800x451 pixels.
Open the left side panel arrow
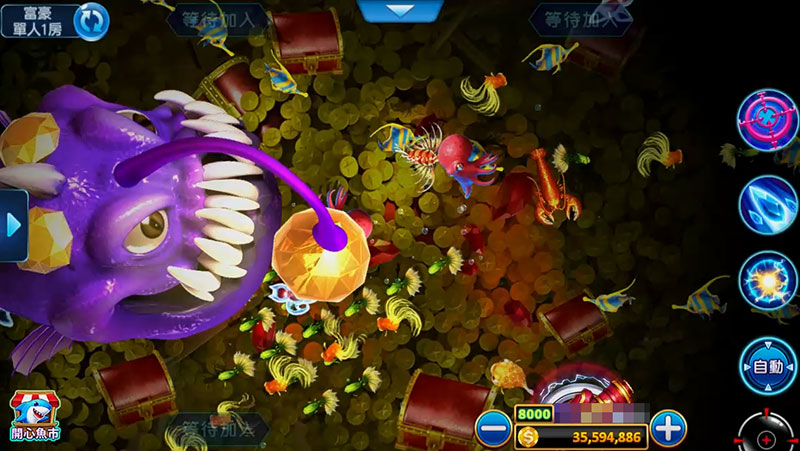pos(13,225)
